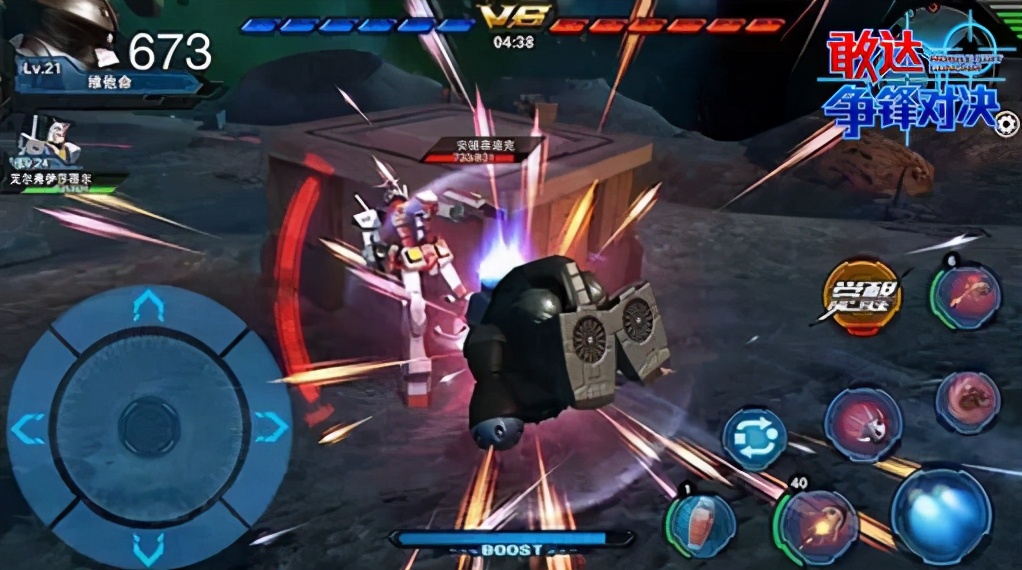Image resolution: width=1022 pixels, height=570 pixels.
Task: Tap the right arrow on the movement pad
Action: (x=270, y=428)
